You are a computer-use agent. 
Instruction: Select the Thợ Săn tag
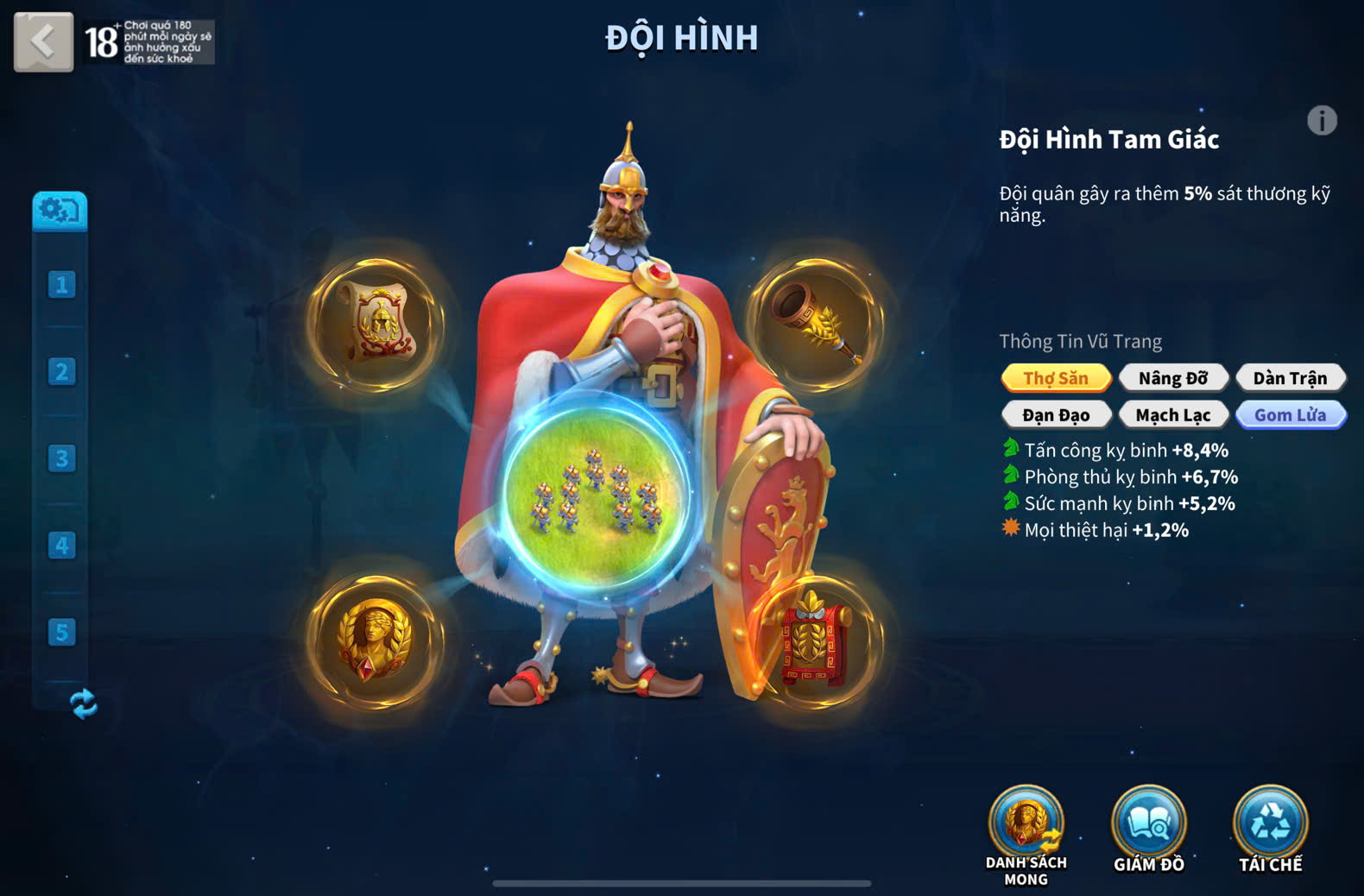click(1056, 378)
